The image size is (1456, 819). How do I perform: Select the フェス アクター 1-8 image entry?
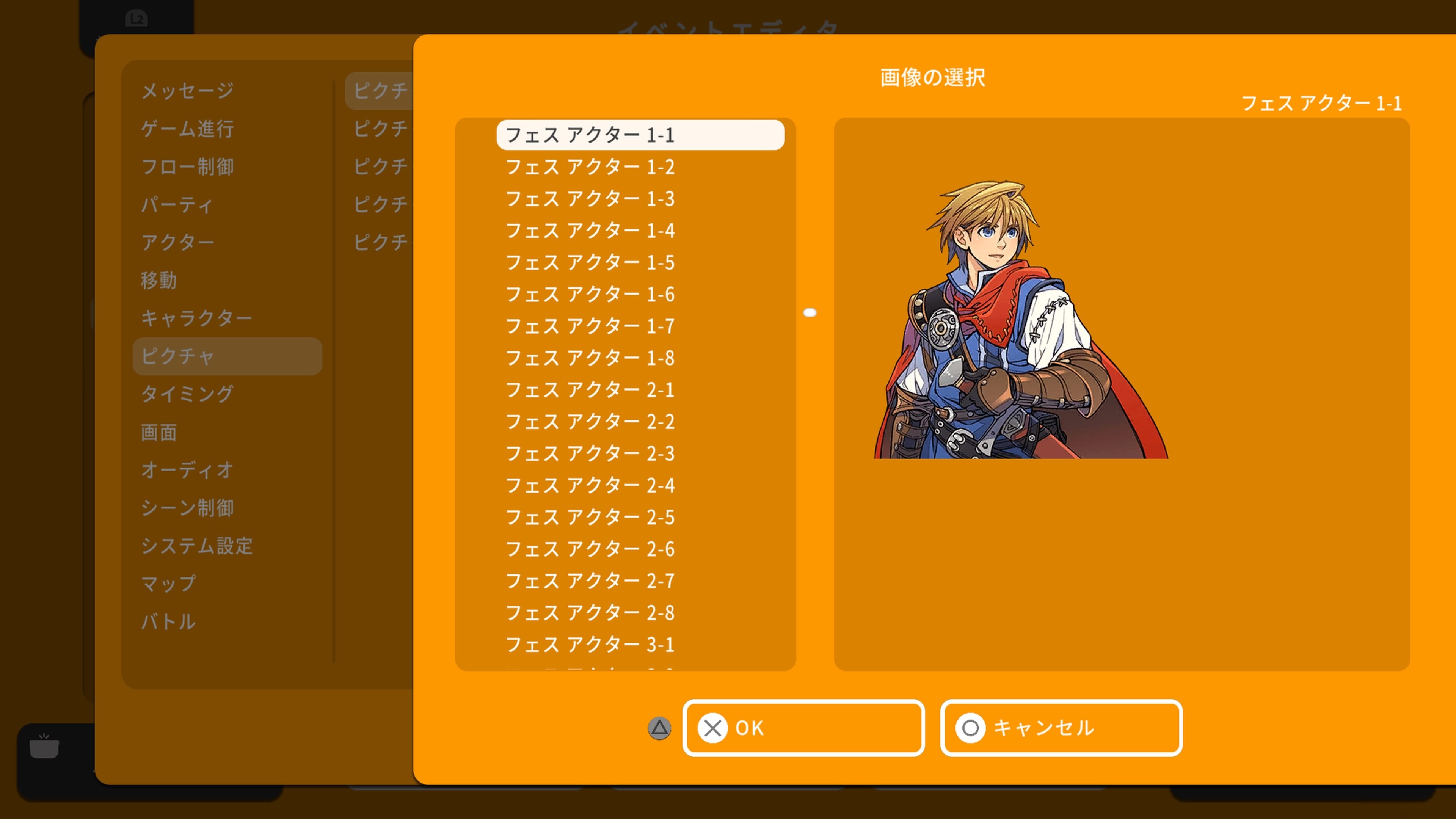coord(590,357)
